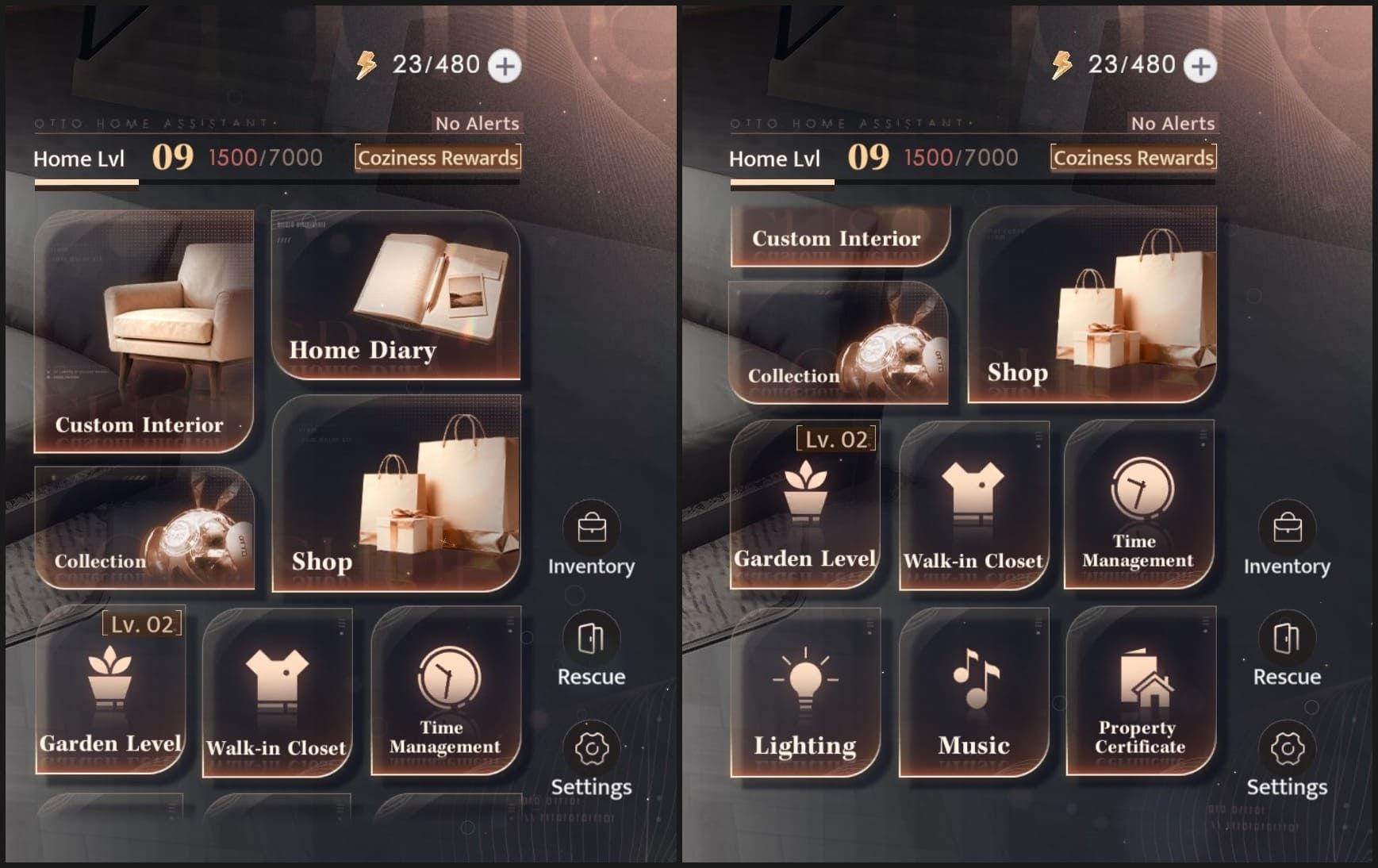Viewport: 1378px width, 868px height.
Task: Open the Home Diary tile
Action: pyautogui.click(x=395, y=295)
